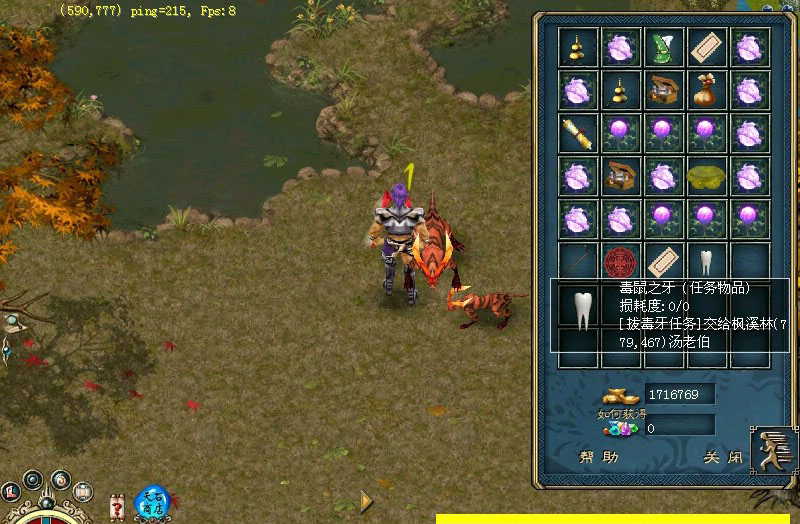Click the golden arrow expander at the bottom
Viewport: 800px width, 524px height.
pos(366,501)
